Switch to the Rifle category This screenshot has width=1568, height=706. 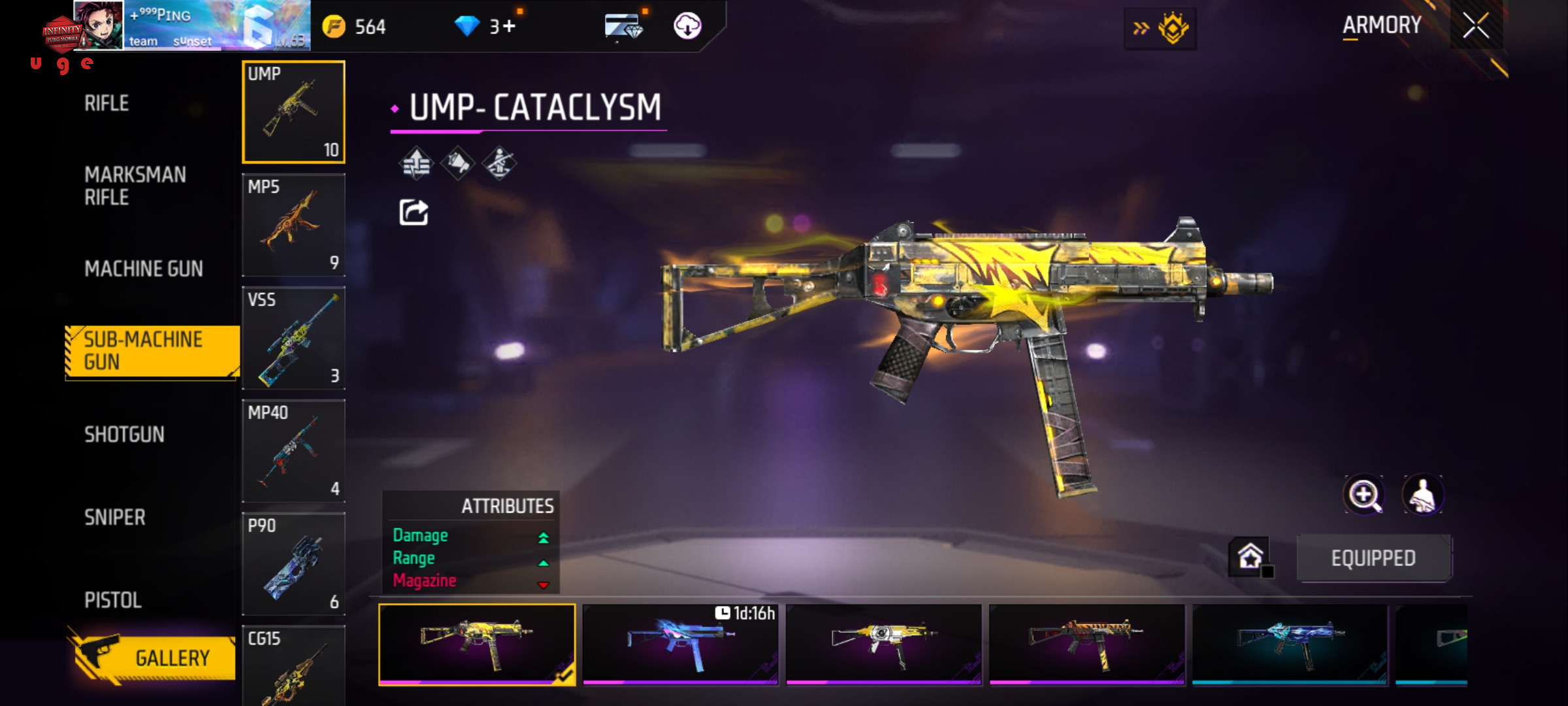tap(106, 103)
